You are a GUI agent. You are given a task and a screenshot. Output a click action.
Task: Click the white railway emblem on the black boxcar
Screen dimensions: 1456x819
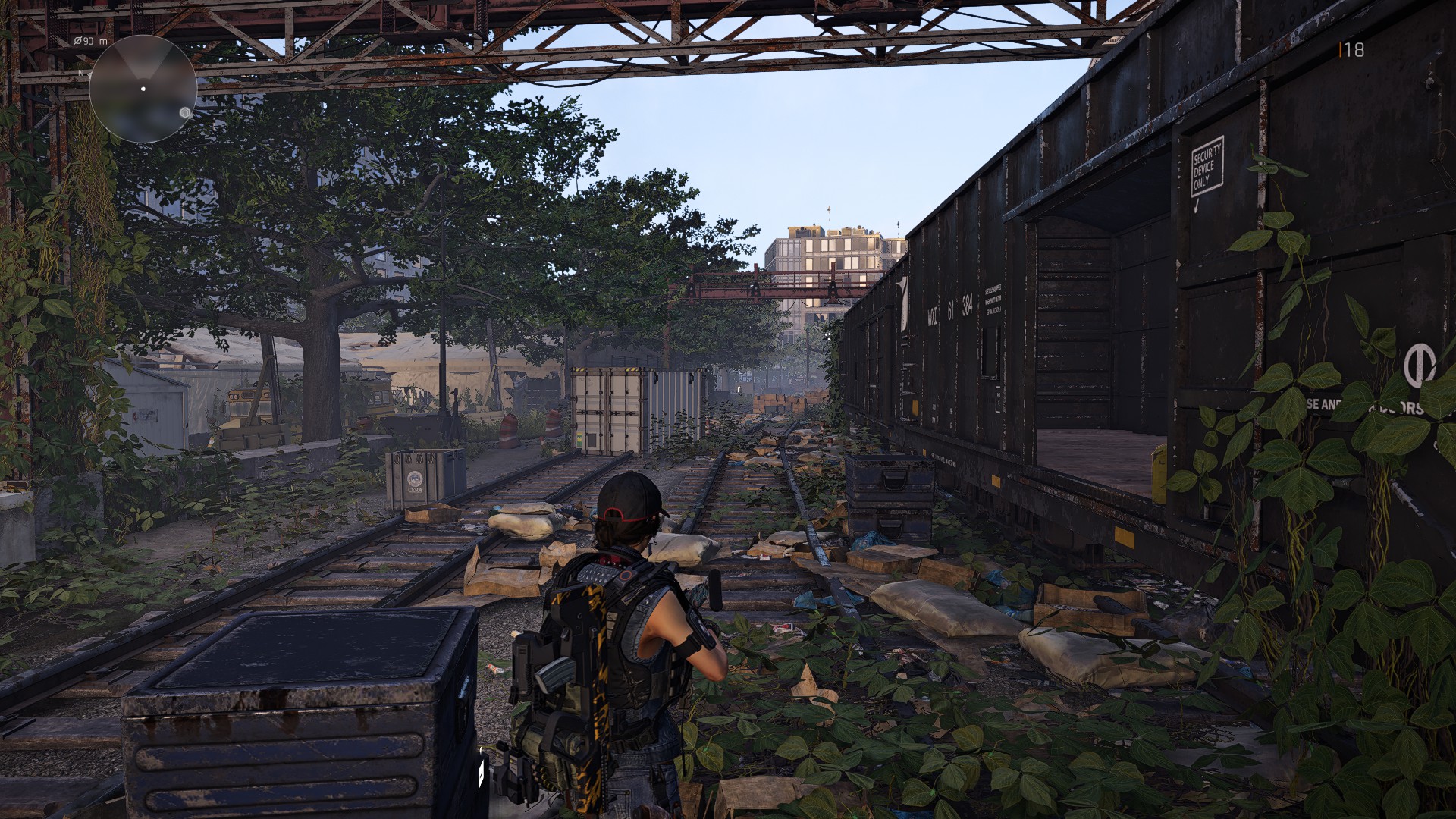[x=903, y=303]
